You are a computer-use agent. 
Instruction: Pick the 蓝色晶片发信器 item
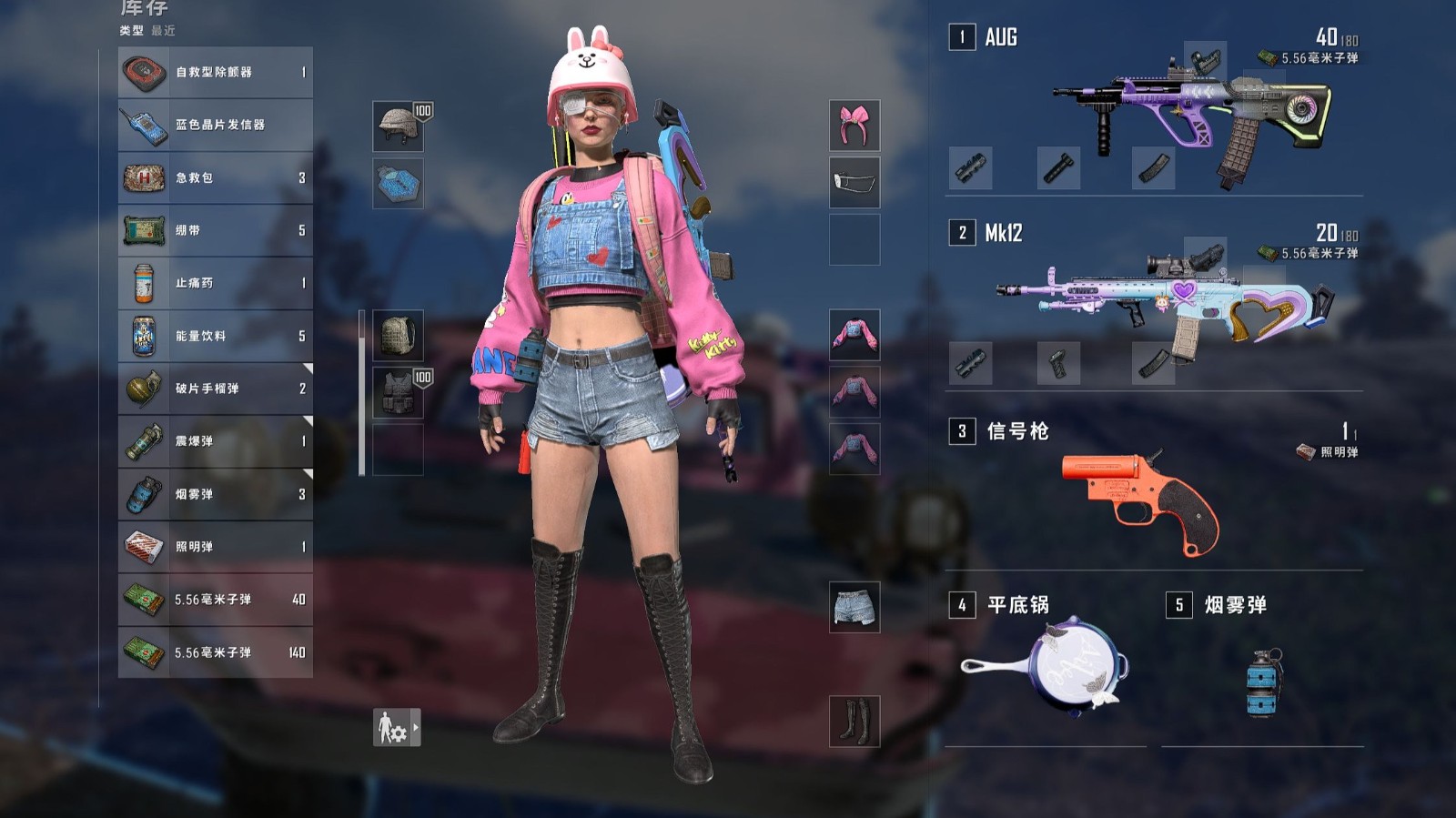(x=216, y=125)
